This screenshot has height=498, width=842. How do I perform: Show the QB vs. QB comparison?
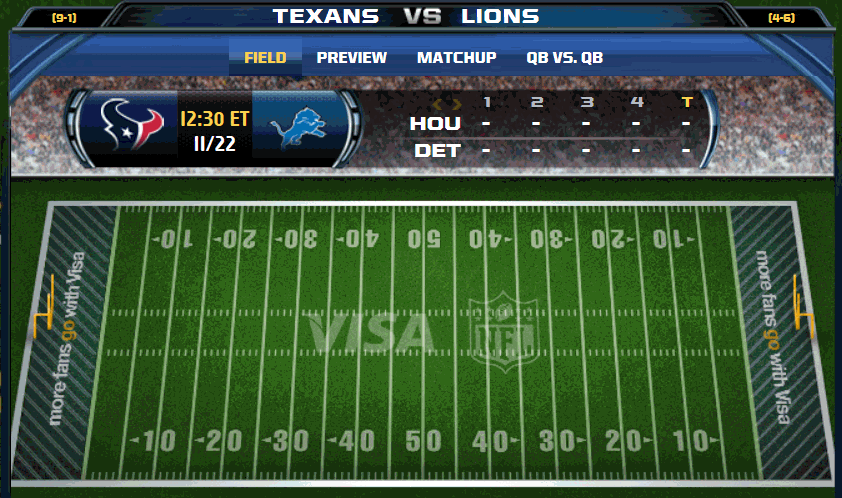pyautogui.click(x=564, y=58)
